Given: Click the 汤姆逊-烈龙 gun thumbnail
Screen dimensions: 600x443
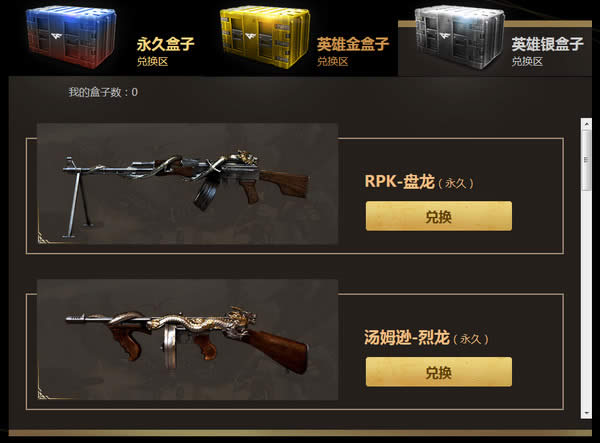Looking at the screenshot, I should click(188, 340).
